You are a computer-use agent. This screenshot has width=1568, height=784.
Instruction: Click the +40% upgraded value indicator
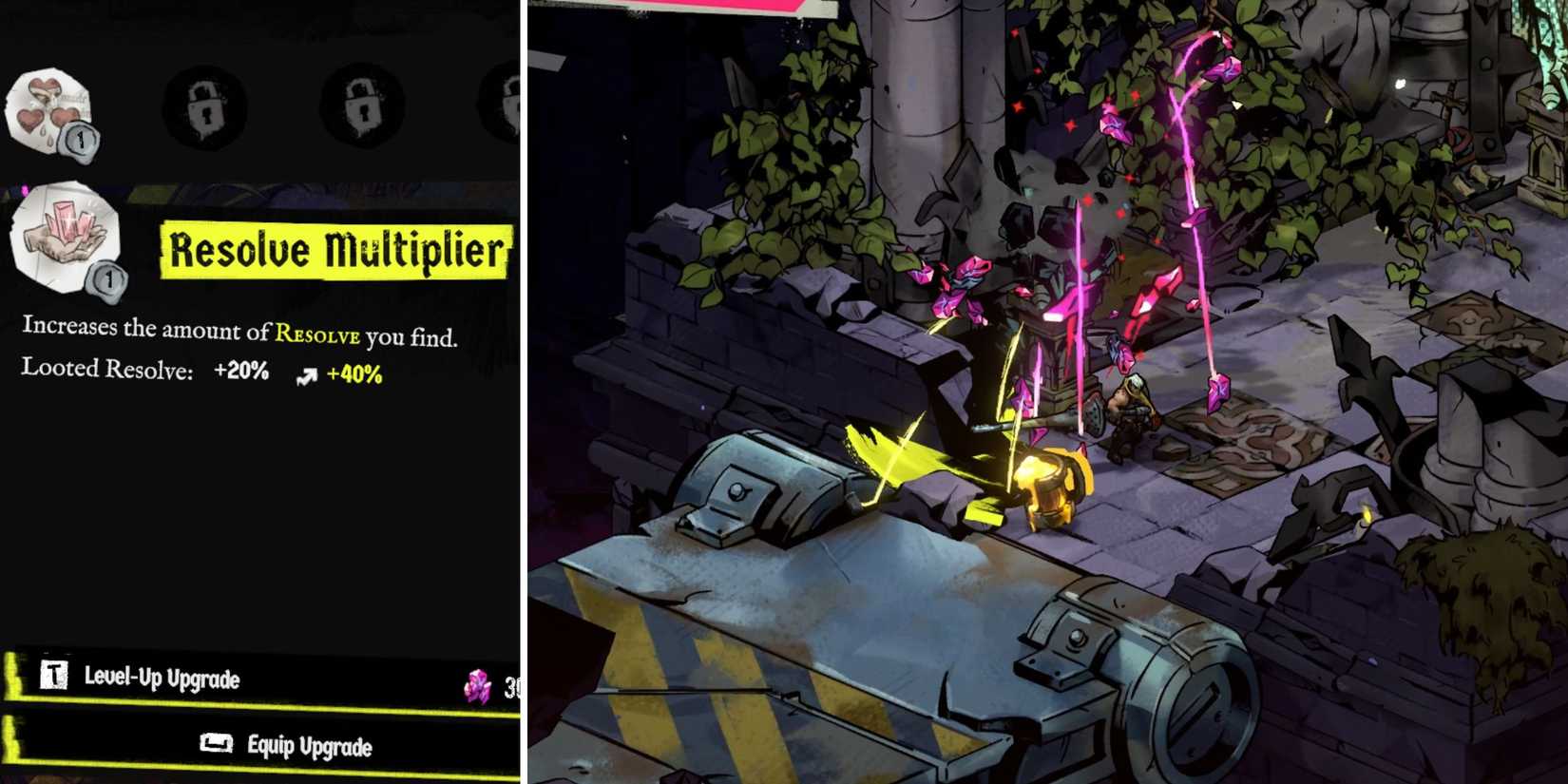click(354, 374)
